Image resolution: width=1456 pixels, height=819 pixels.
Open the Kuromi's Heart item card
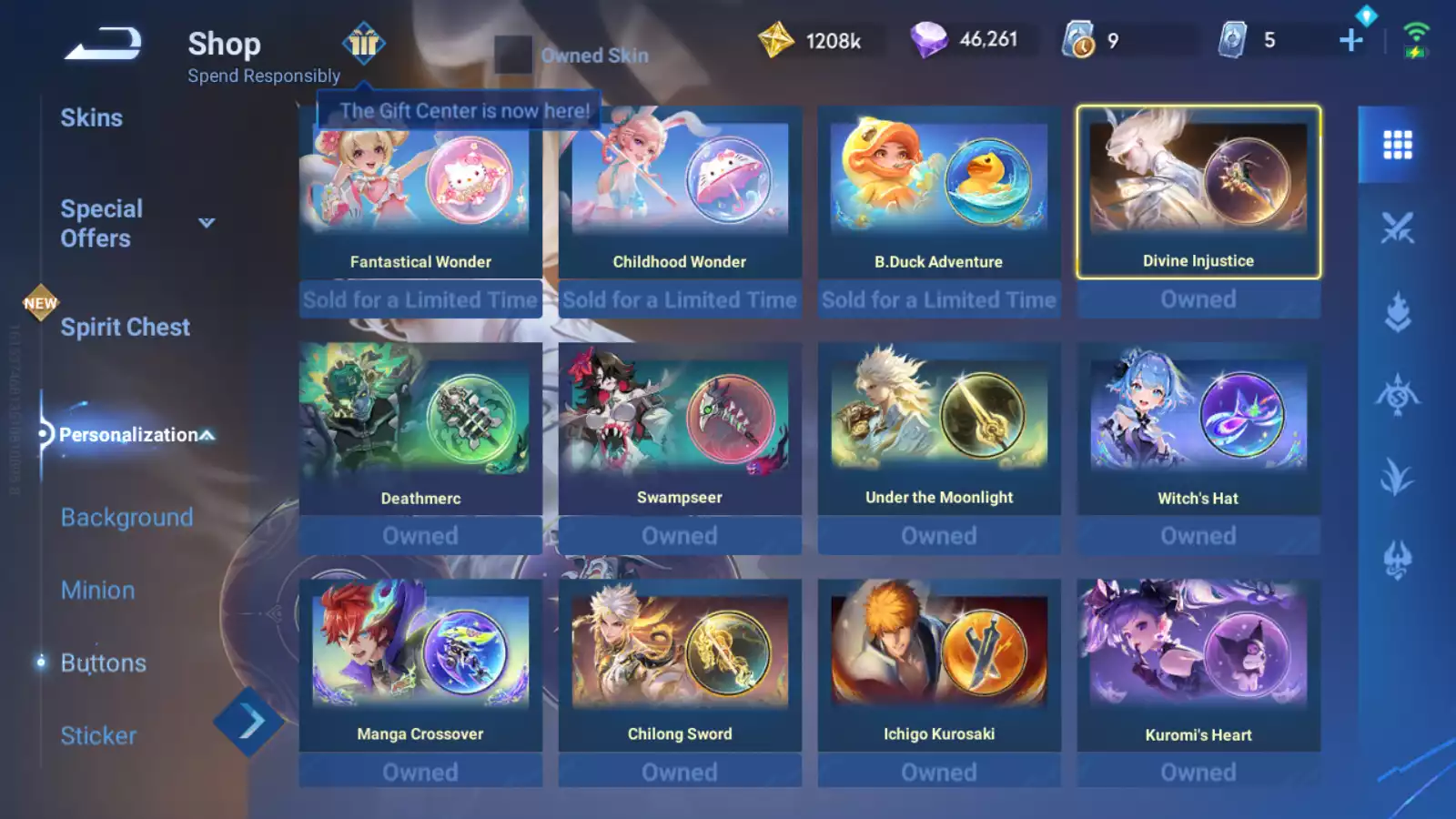pyautogui.click(x=1198, y=666)
